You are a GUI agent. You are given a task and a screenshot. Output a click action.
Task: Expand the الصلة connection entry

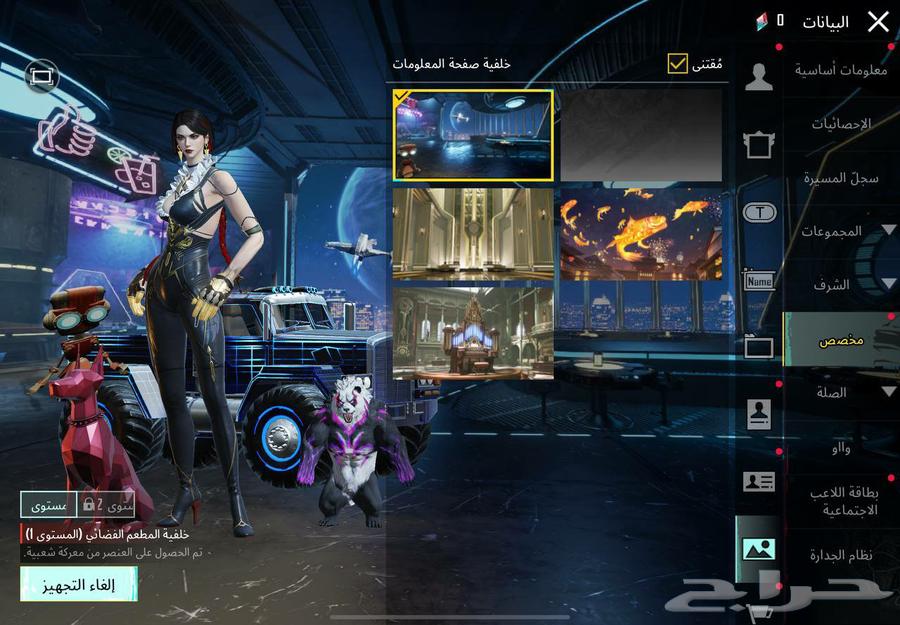(845, 393)
